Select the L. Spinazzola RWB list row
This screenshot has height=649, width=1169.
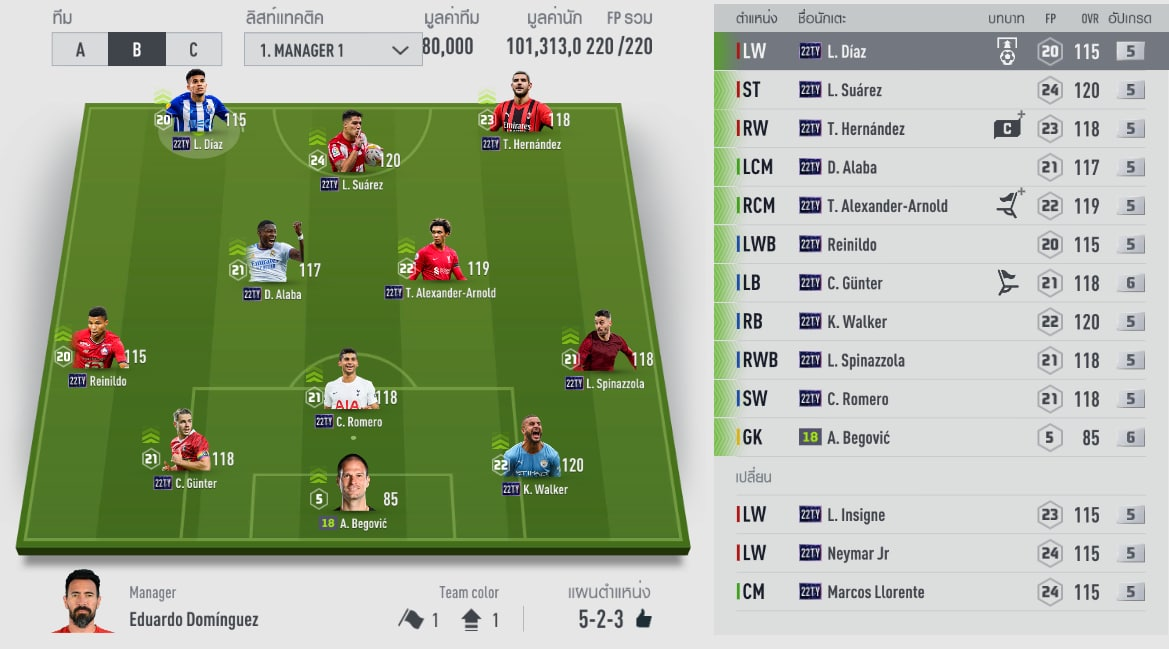pos(940,360)
